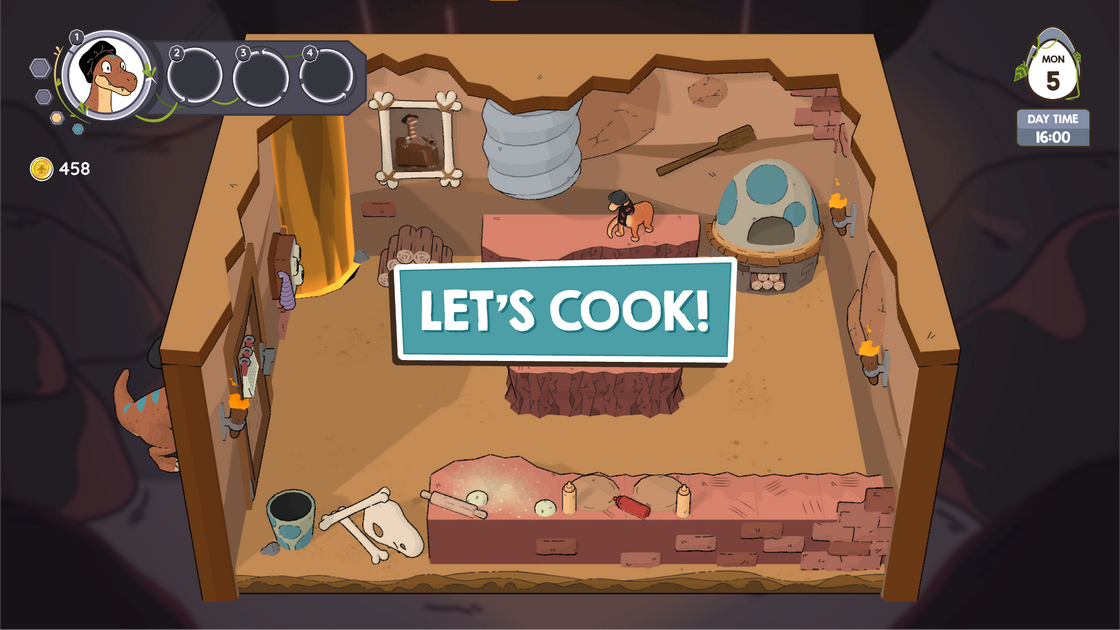The height and width of the screenshot is (630, 1120).
Task: Choose empty player slot 3
Action: (261, 75)
